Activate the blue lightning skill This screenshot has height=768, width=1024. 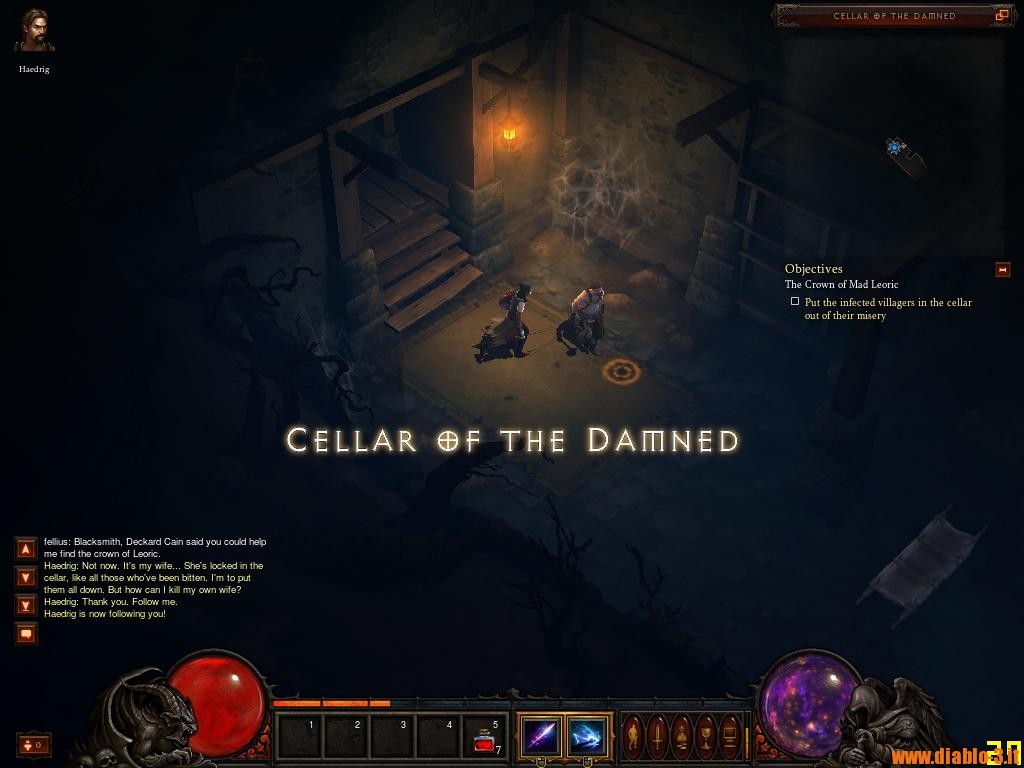point(587,738)
